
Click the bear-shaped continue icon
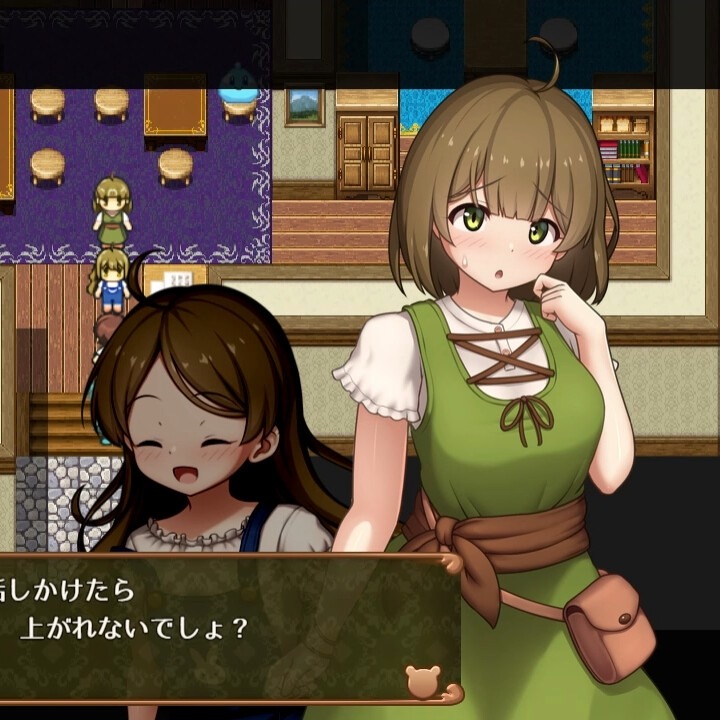click(422, 680)
